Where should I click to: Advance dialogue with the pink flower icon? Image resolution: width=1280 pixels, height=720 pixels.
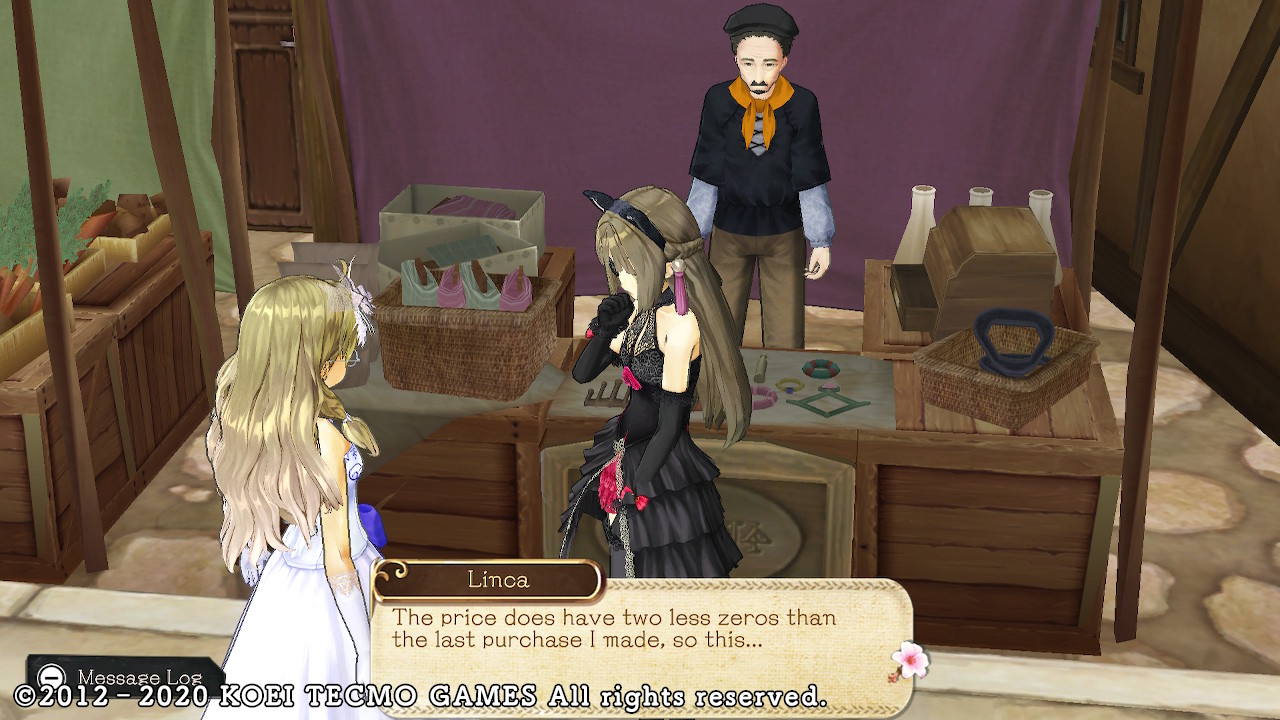[910, 660]
